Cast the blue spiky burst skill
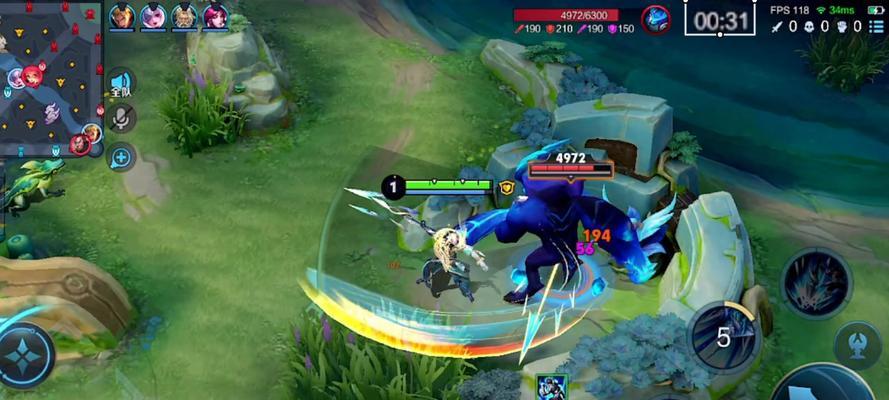Image resolution: width=889 pixels, height=400 pixels. [x=816, y=284]
